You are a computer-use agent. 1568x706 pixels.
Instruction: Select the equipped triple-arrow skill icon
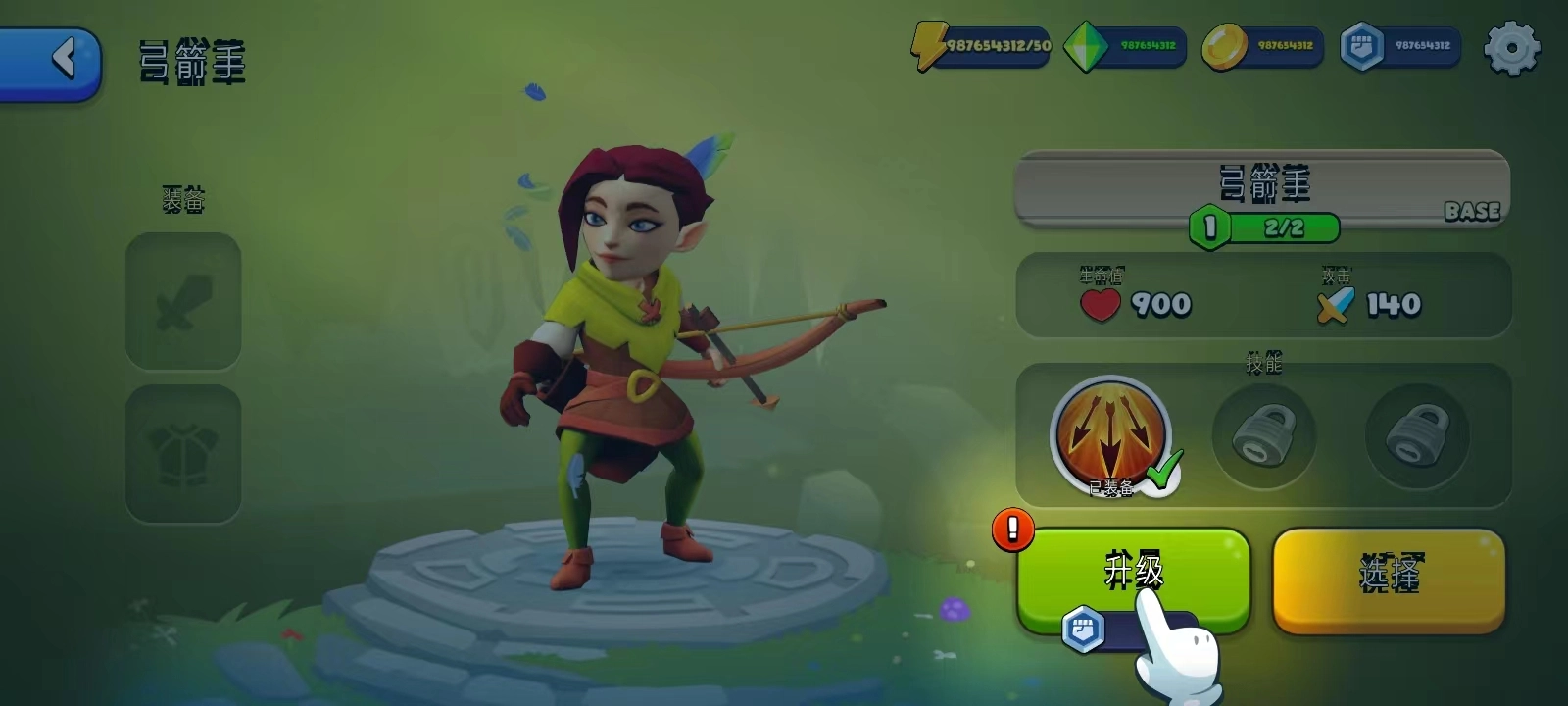(x=1110, y=434)
